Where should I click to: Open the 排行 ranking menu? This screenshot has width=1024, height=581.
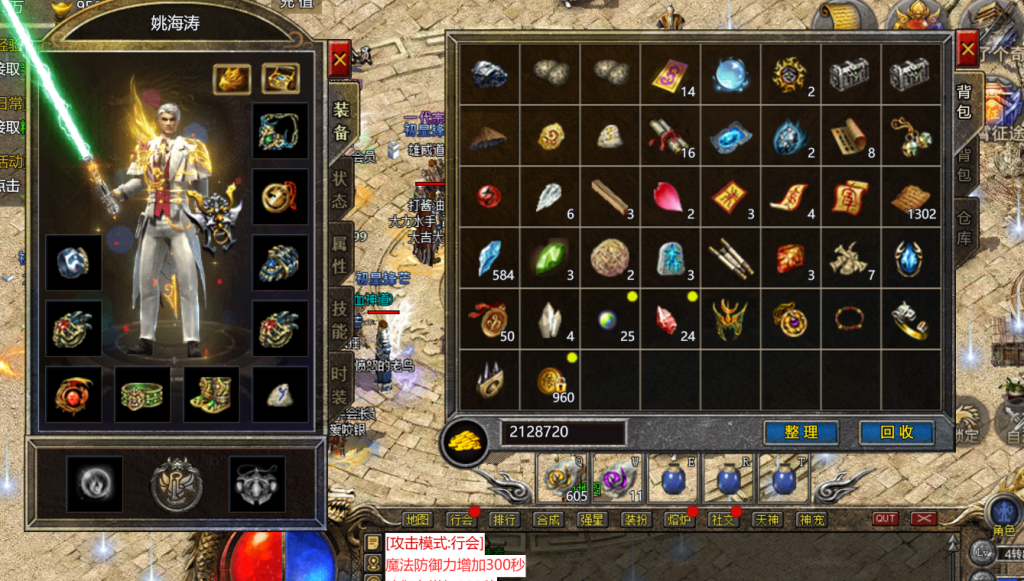pos(504,519)
